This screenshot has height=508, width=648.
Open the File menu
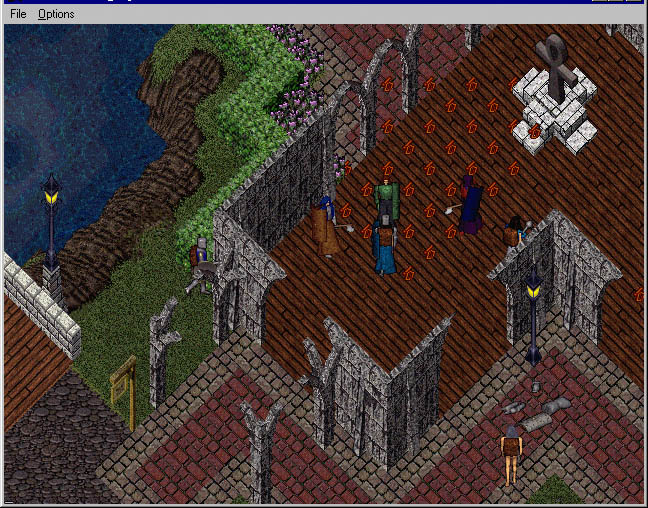pyautogui.click(x=18, y=14)
